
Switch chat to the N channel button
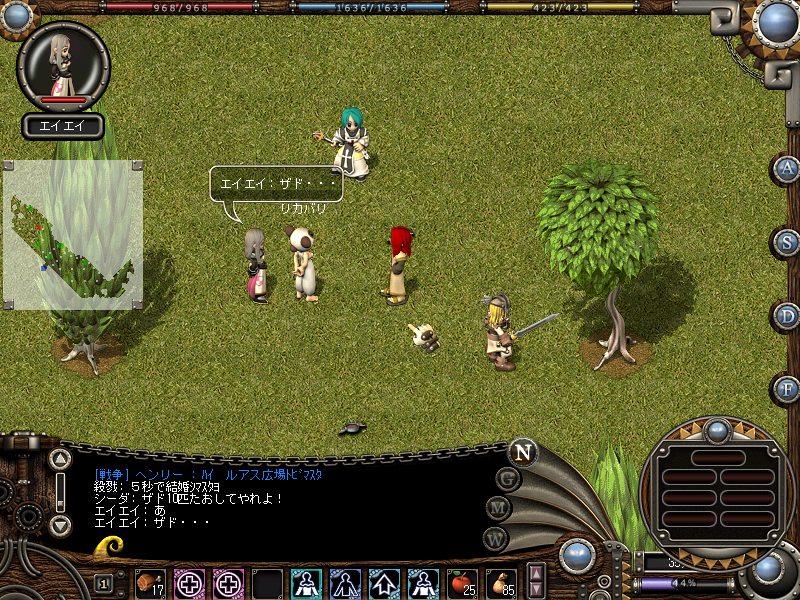522,452
